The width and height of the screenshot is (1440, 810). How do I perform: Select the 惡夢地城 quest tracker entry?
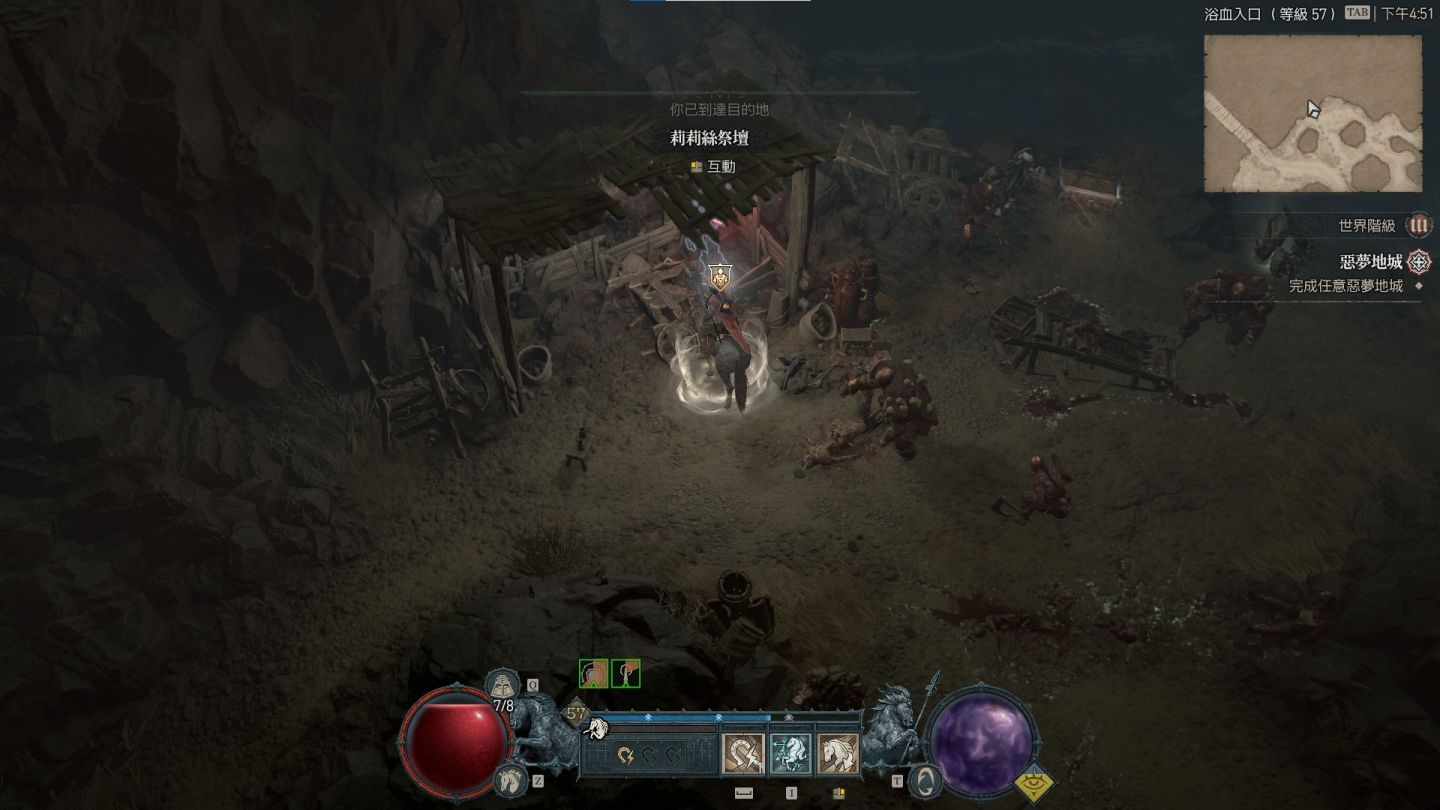pyautogui.click(x=1371, y=262)
